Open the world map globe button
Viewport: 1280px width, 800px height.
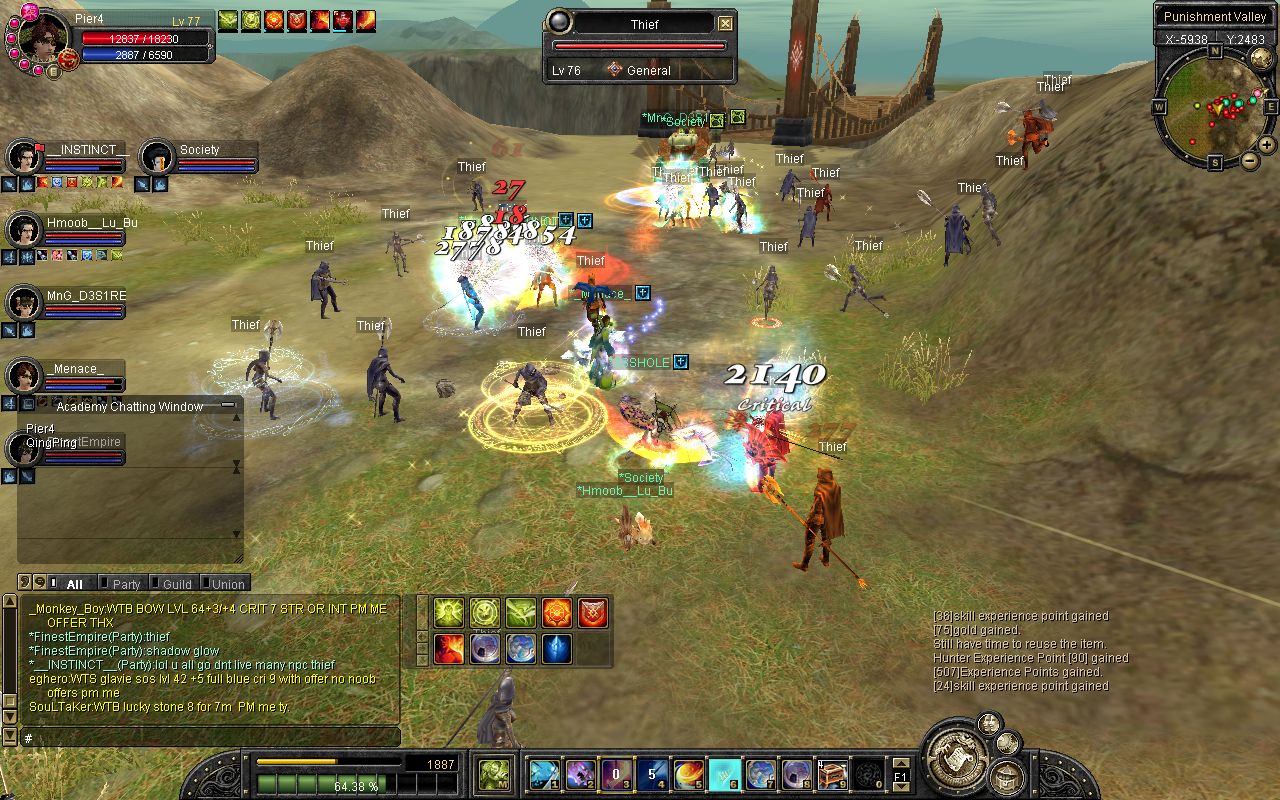(1262, 59)
